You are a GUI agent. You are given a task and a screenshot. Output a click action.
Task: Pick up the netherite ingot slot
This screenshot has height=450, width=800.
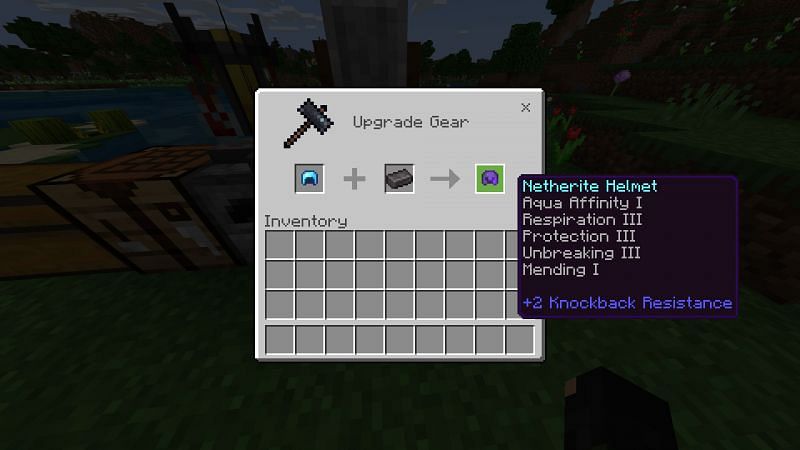[x=399, y=179]
